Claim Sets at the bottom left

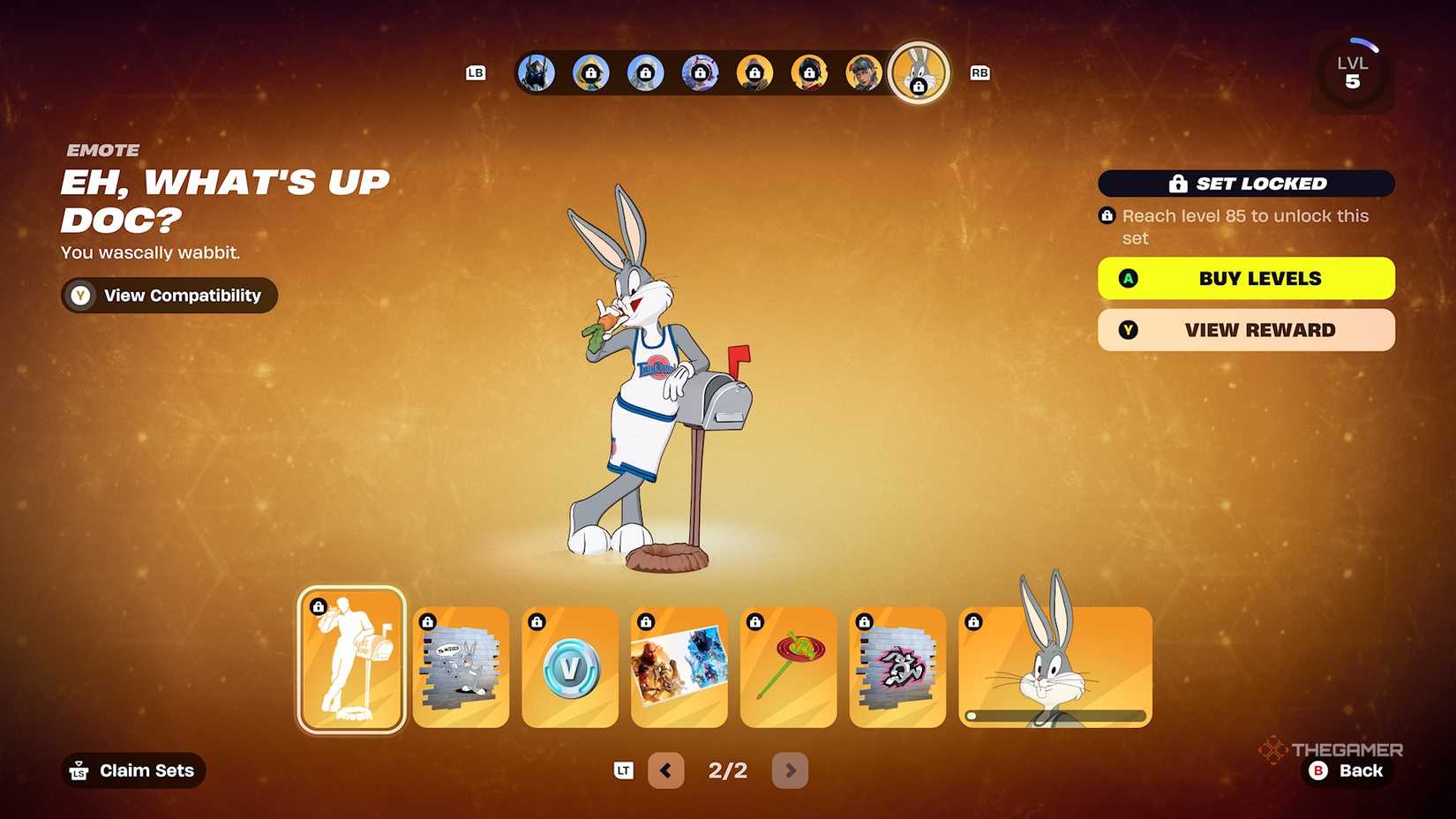pos(132,770)
